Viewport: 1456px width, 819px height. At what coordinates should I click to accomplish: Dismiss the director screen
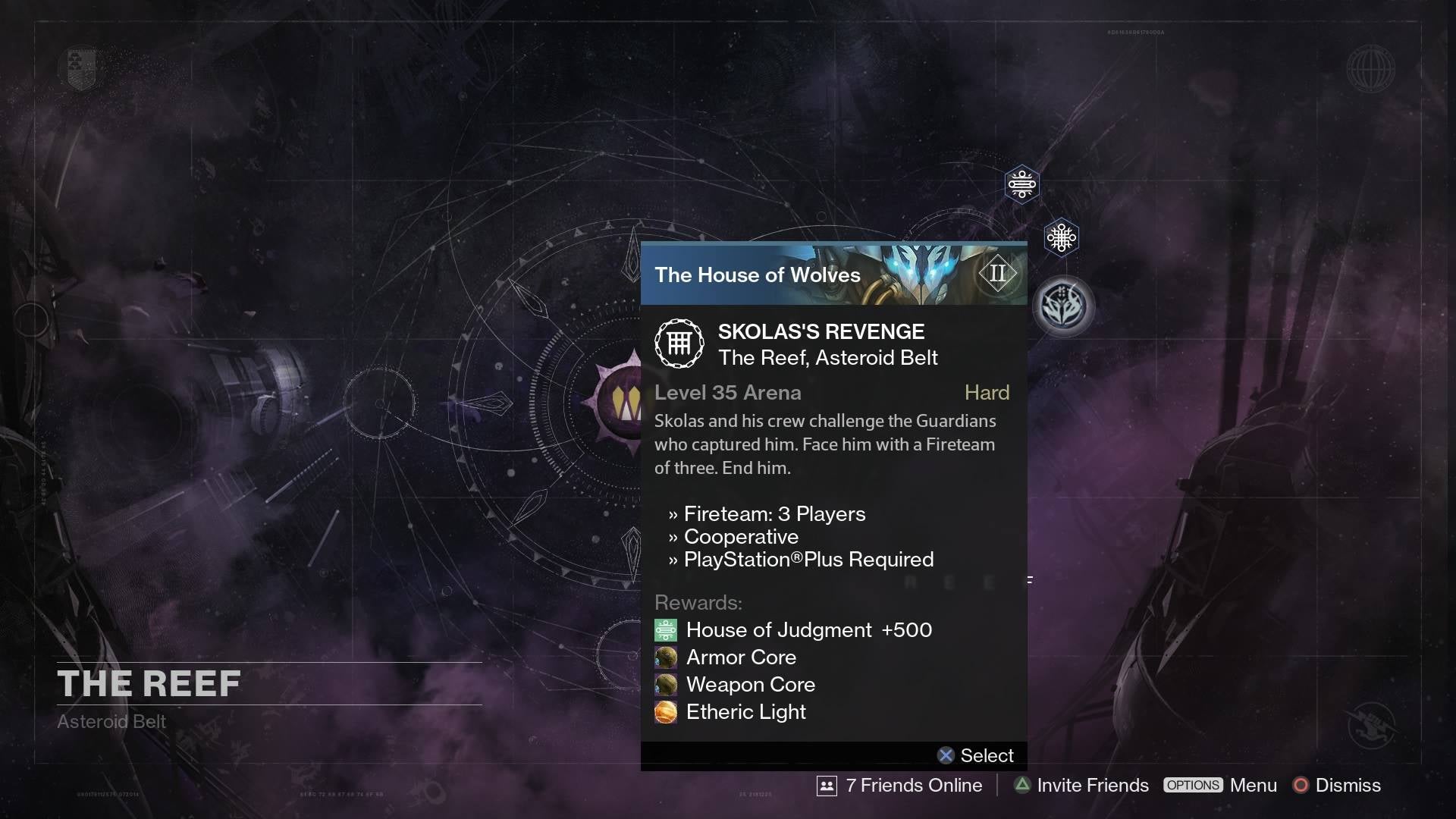point(1337,786)
